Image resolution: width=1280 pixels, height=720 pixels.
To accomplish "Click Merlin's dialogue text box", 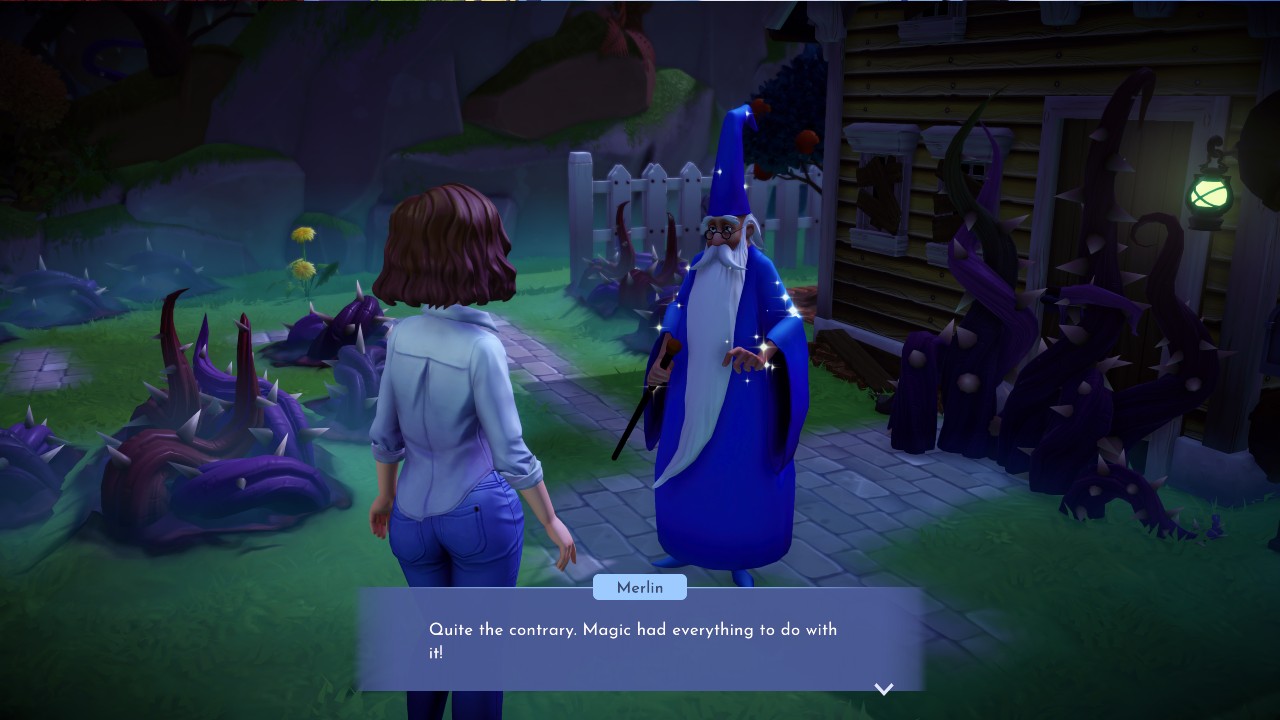I will pos(640,640).
